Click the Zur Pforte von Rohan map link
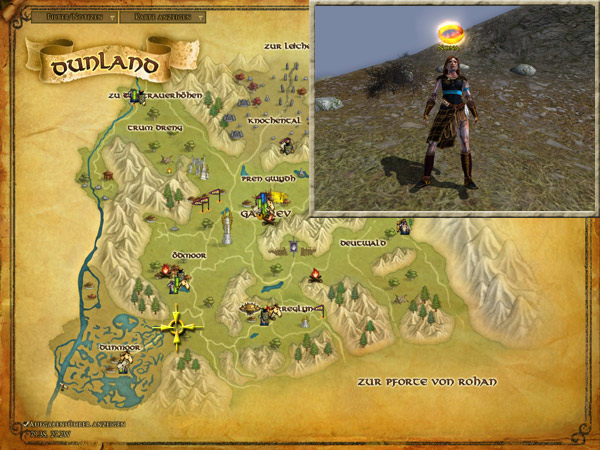The height and width of the screenshot is (450, 600). click(x=427, y=383)
